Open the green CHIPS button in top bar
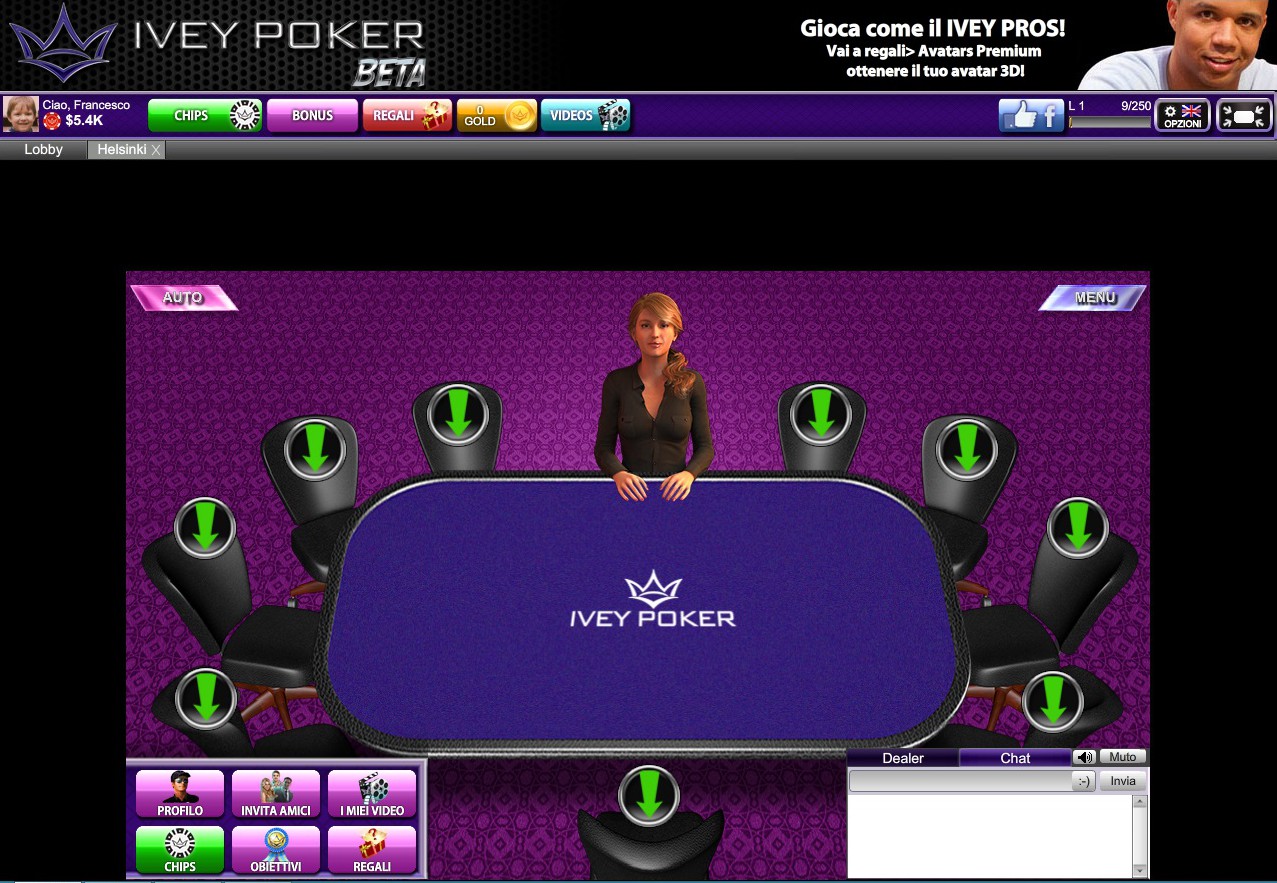 click(x=205, y=116)
